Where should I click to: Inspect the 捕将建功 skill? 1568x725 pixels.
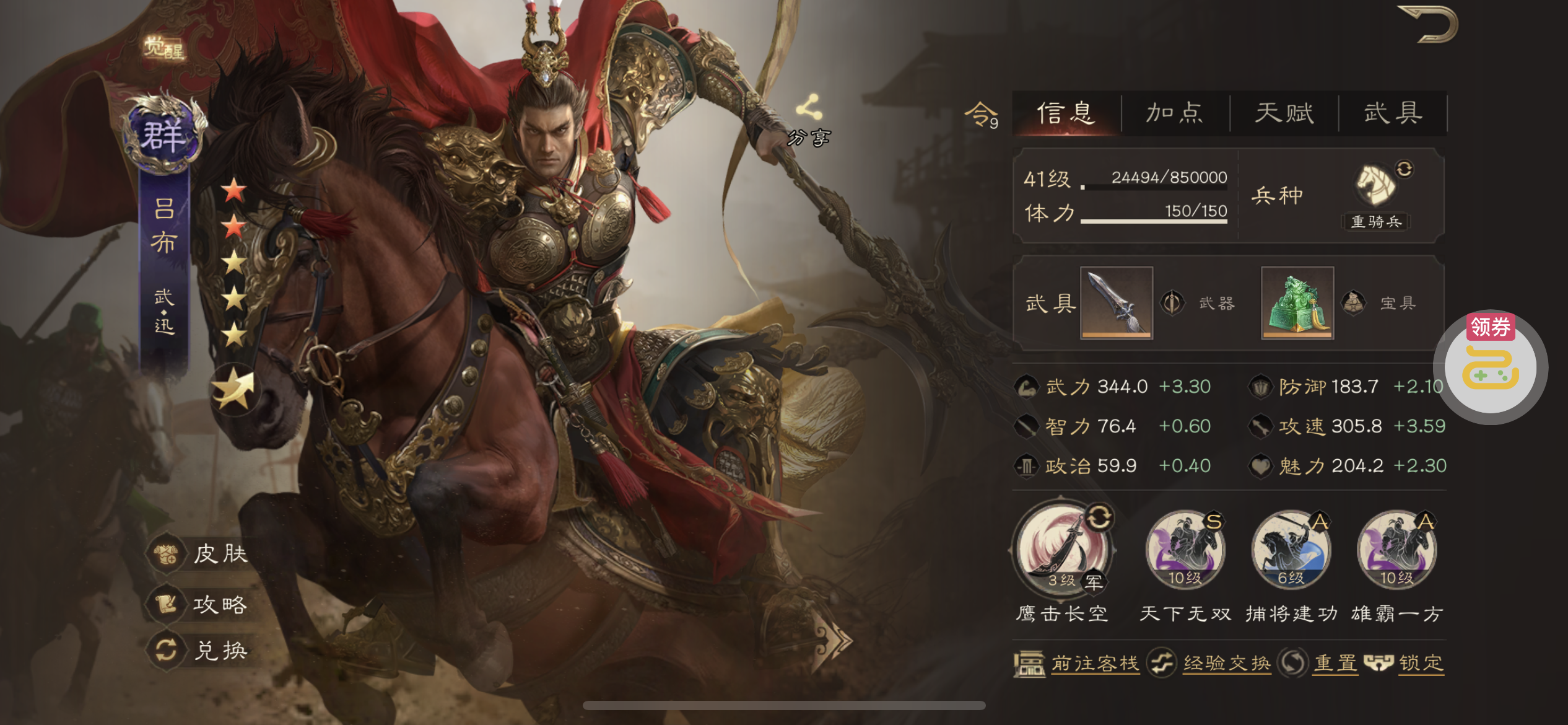1291,550
